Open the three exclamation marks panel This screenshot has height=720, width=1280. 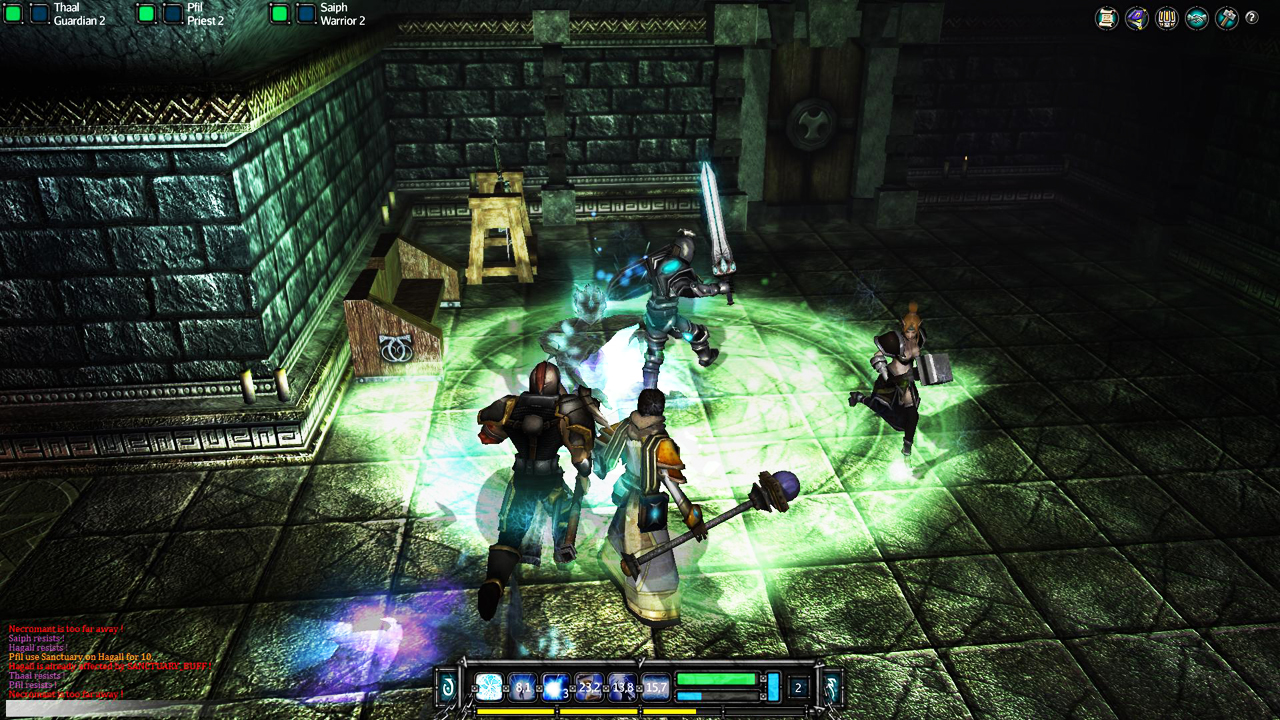(1166, 18)
